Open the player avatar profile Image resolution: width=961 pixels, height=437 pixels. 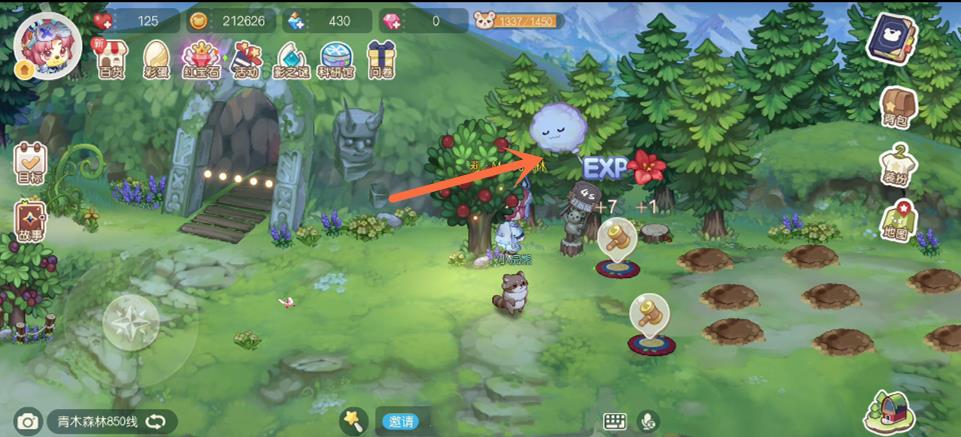(x=42, y=45)
